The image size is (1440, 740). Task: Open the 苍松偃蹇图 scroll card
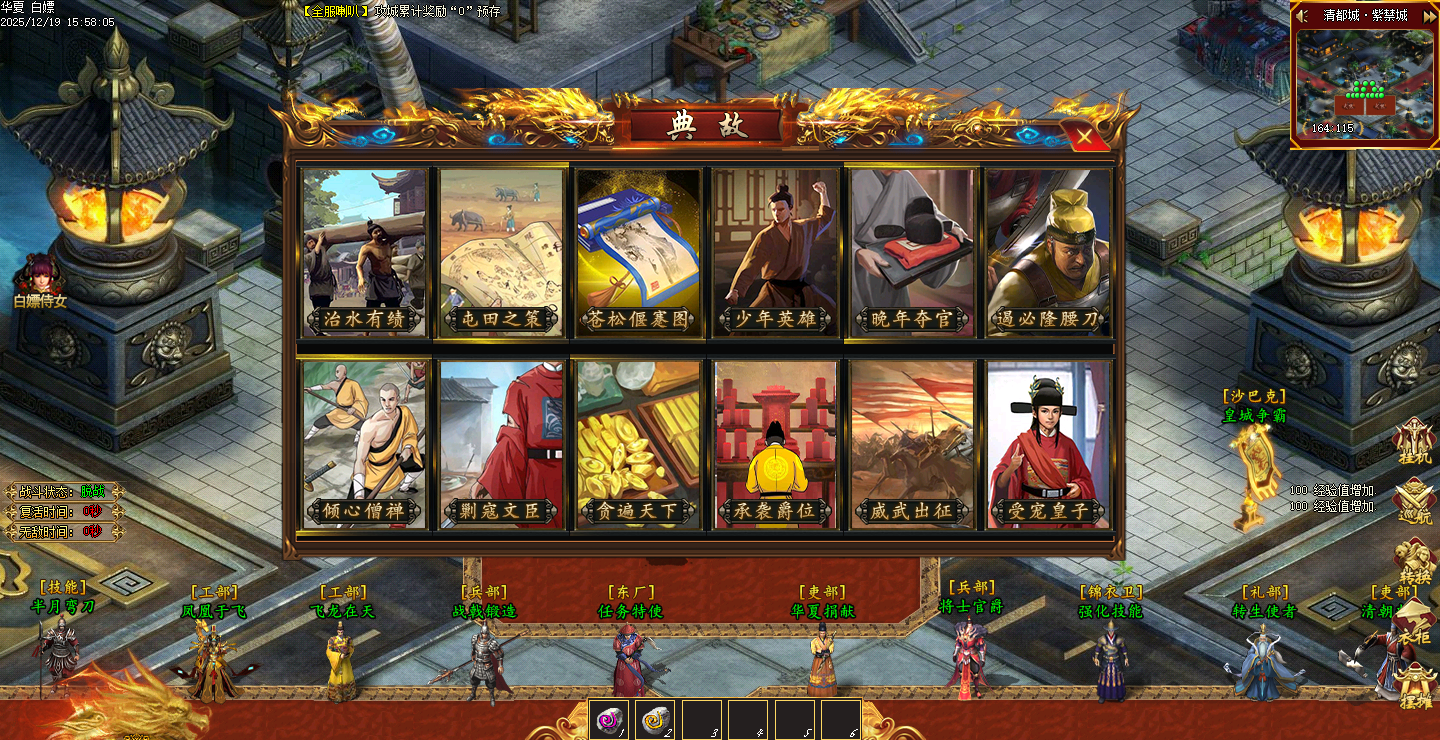(638, 251)
